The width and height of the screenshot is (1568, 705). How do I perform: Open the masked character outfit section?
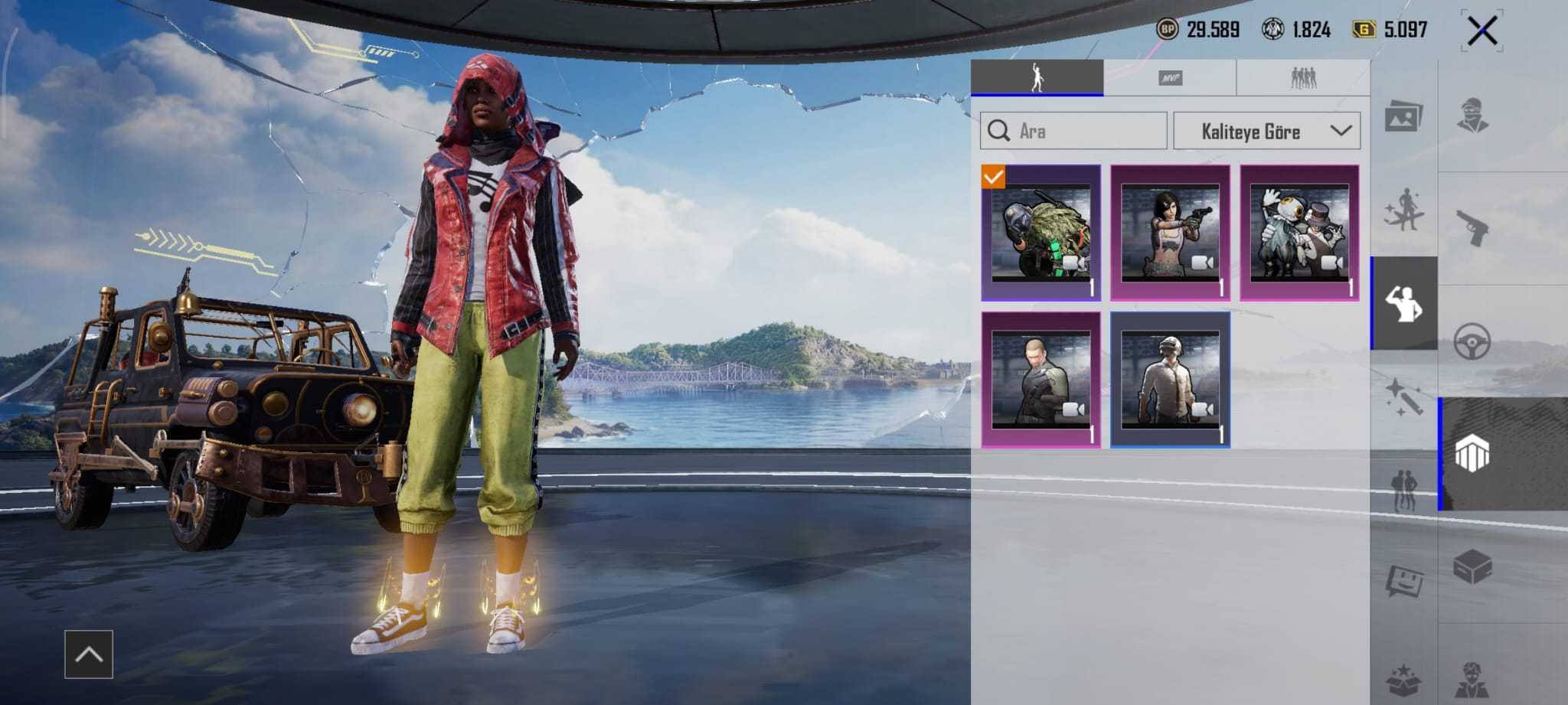pyautogui.click(x=1472, y=116)
